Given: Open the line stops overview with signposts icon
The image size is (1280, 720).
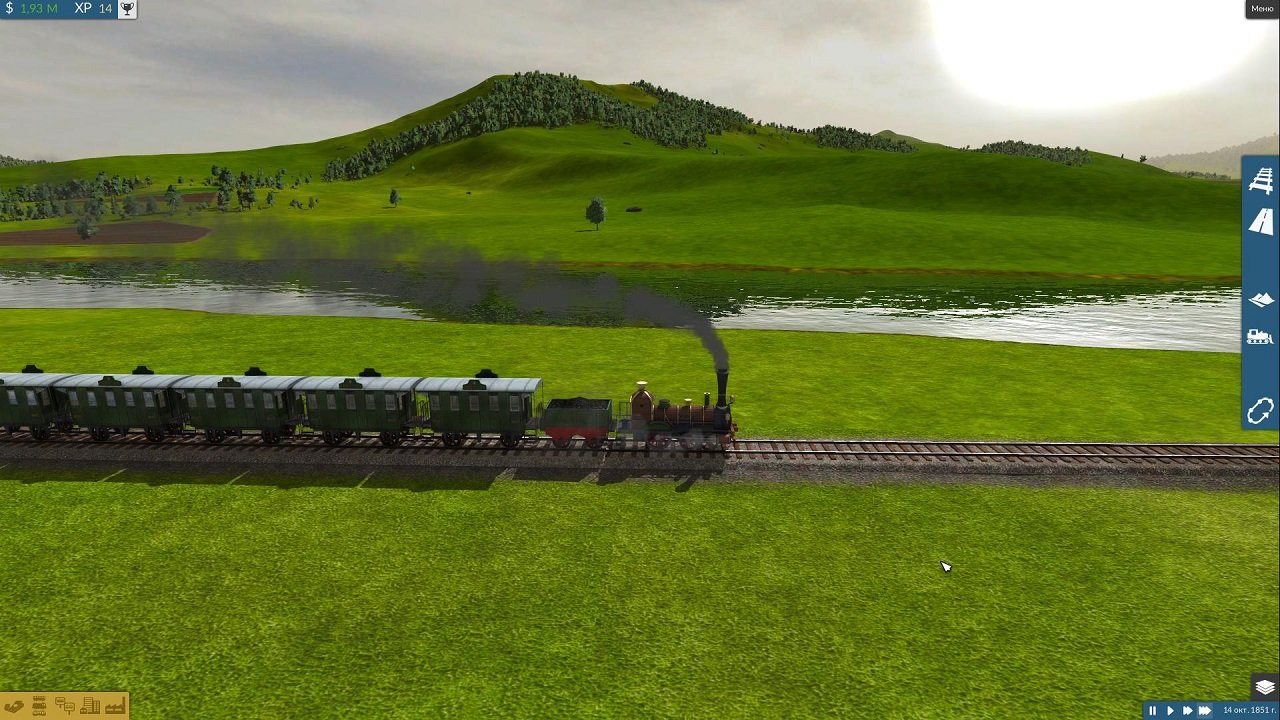Looking at the screenshot, I should tap(64, 706).
